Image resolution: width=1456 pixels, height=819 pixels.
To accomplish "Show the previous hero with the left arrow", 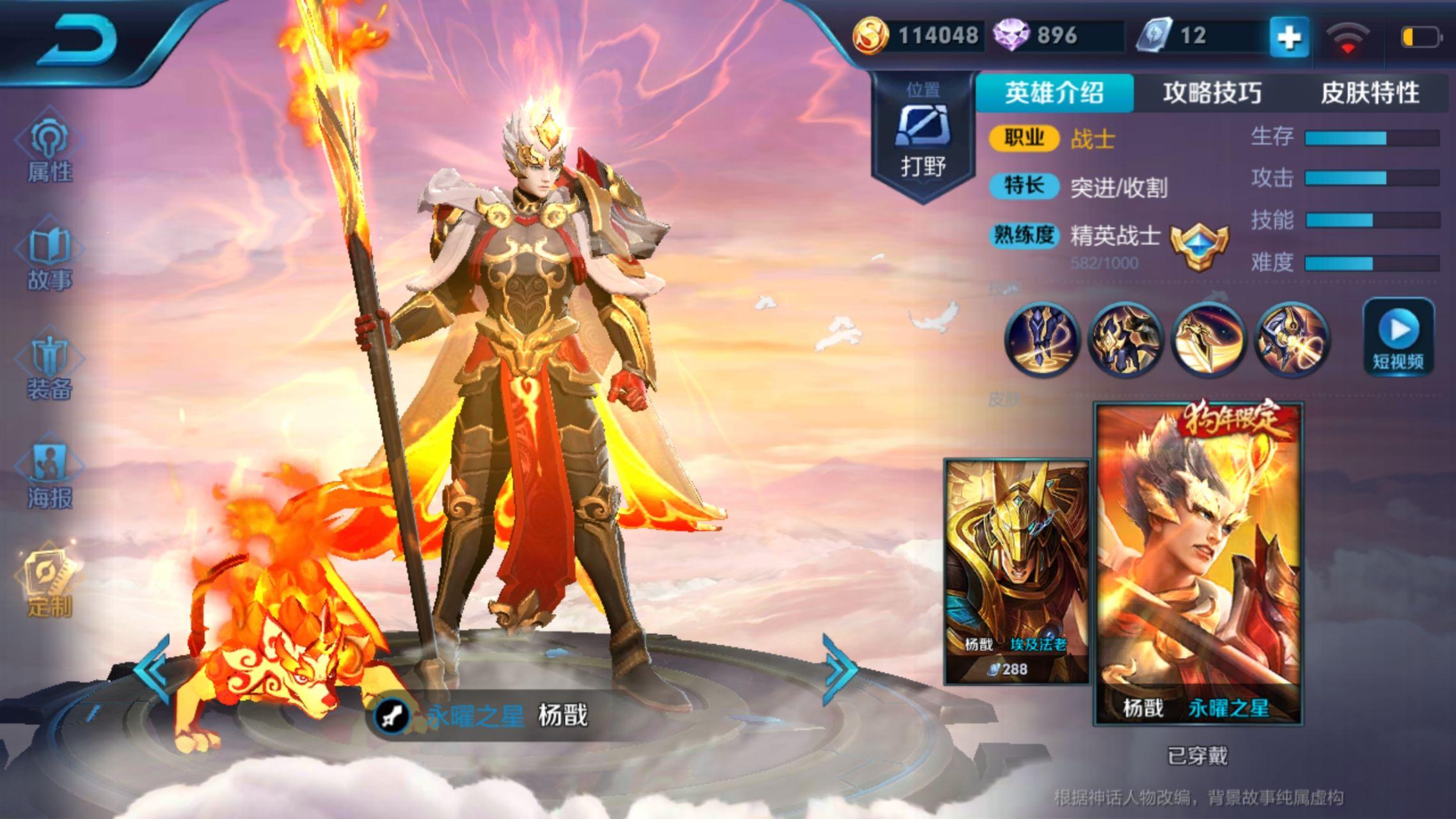I will pyautogui.click(x=152, y=669).
